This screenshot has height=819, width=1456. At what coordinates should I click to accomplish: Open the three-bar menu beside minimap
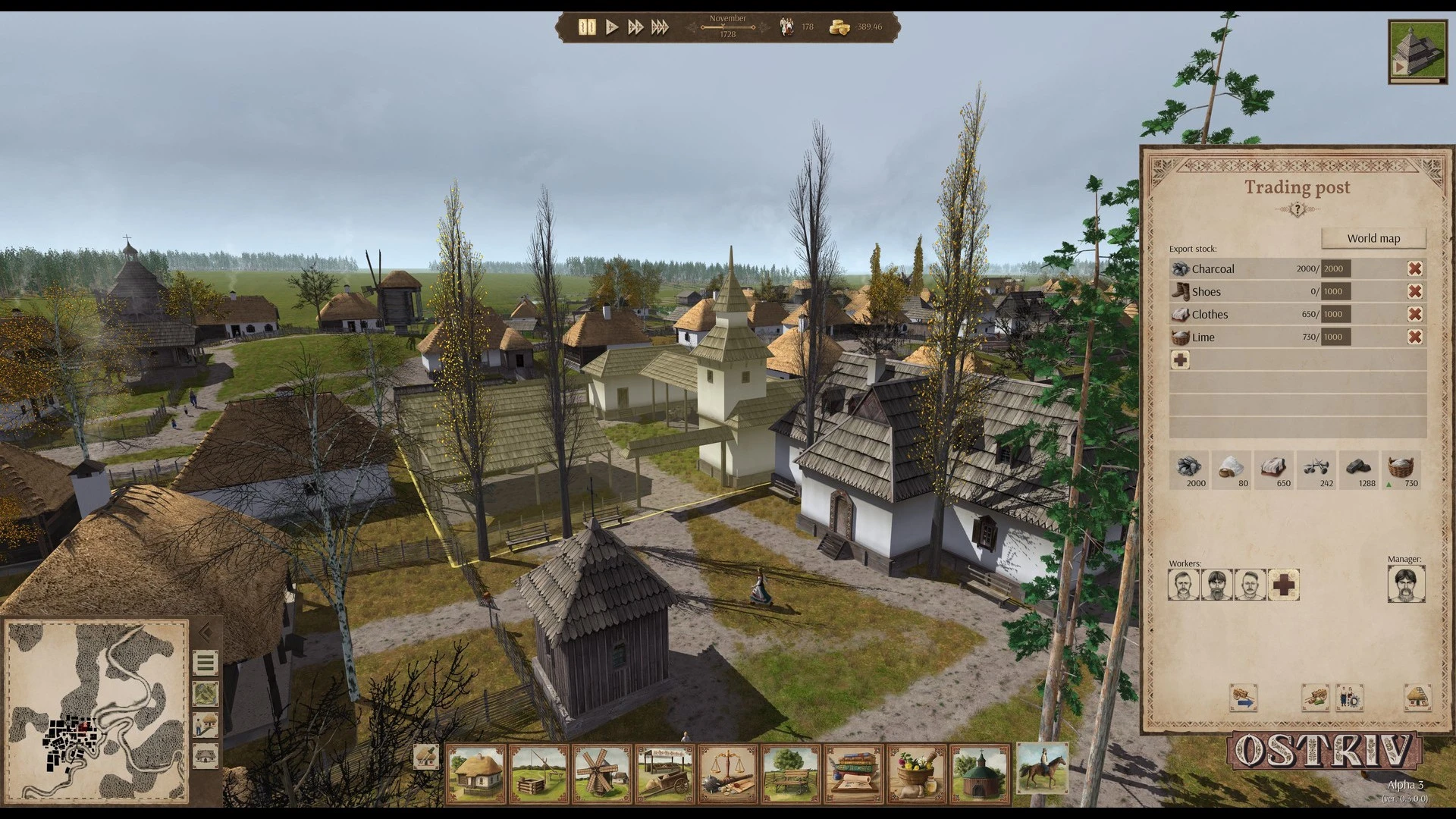pyautogui.click(x=206, y=664)
